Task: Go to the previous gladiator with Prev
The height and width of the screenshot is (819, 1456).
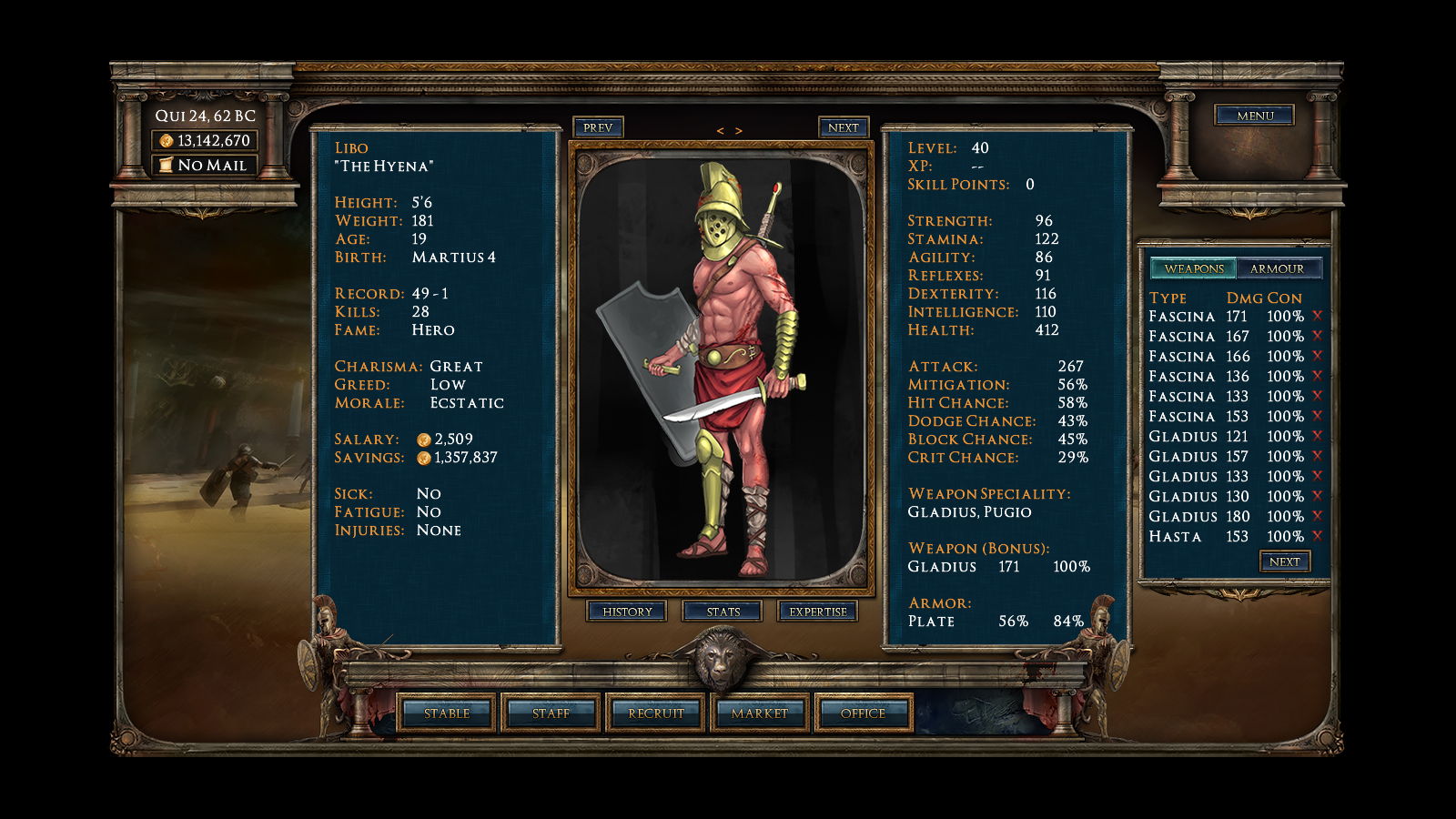Action: (598, 127)
